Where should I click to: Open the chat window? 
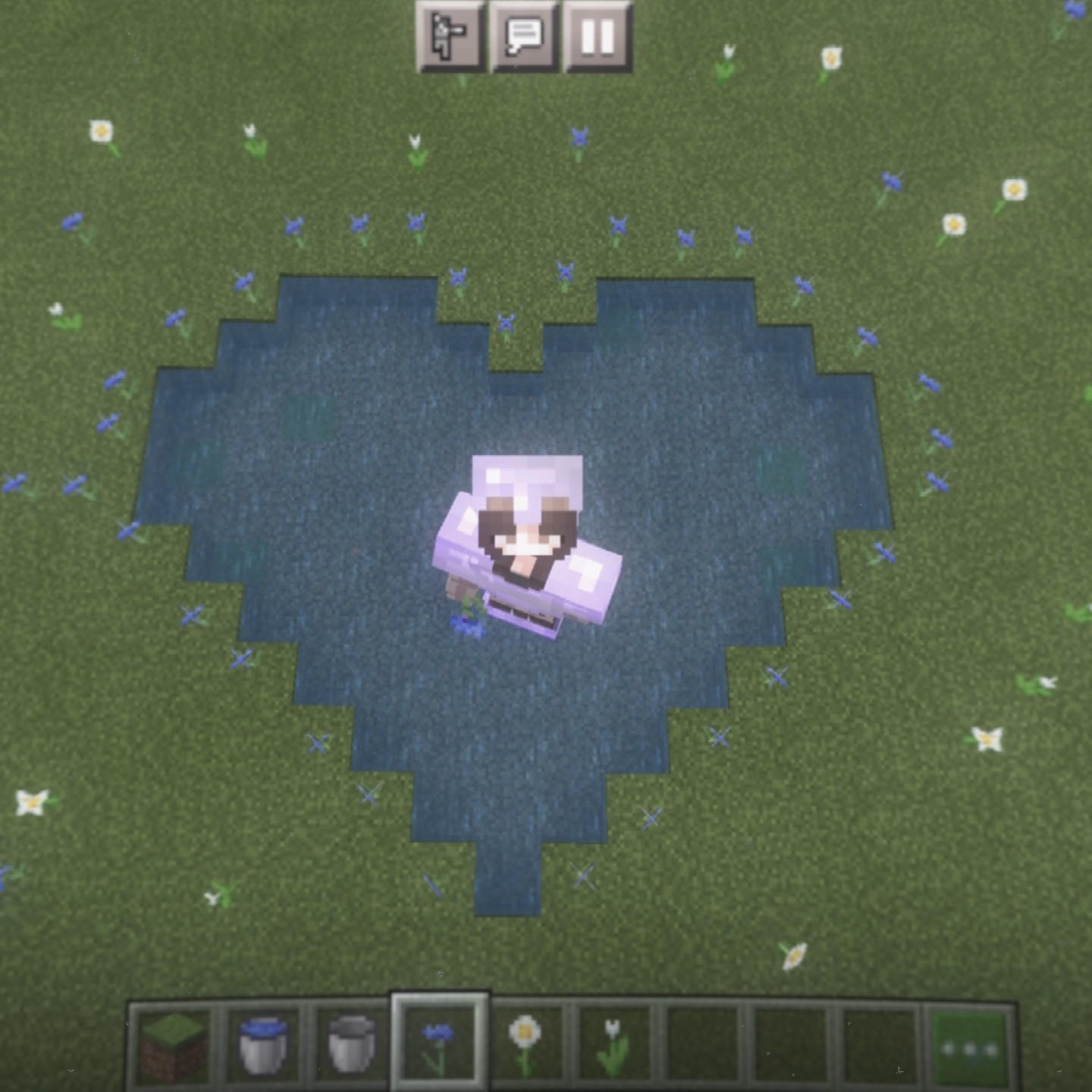524,36
